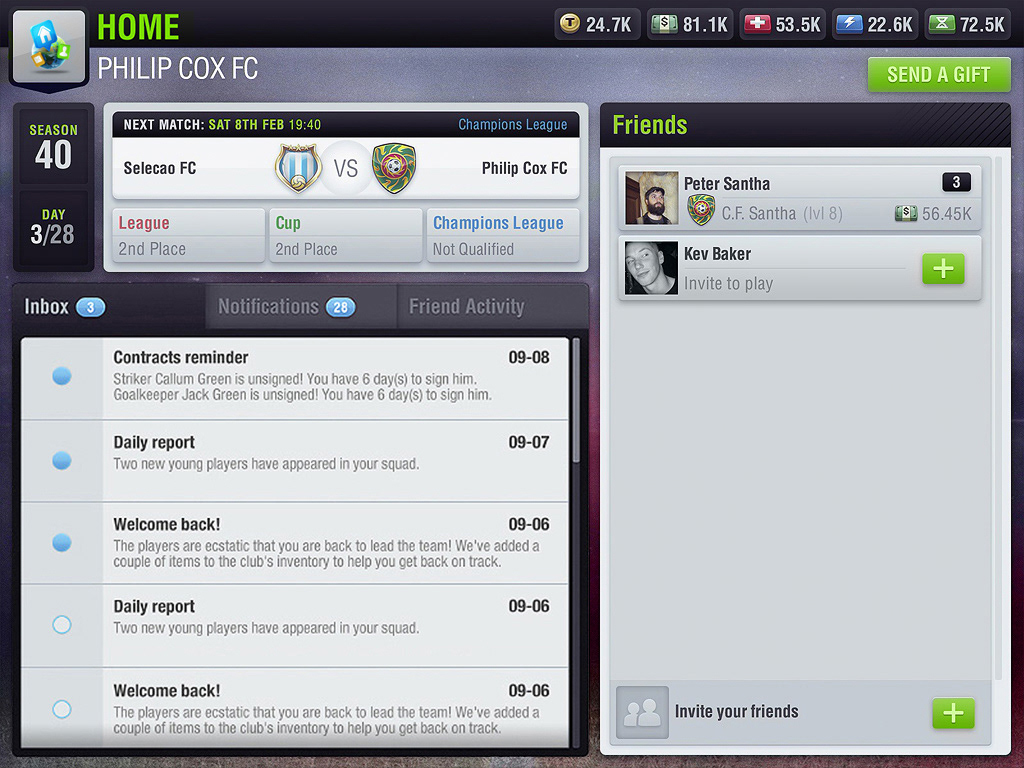Open the Contracts reminder message
This screenshot has width=1024, height=768.
click(330, 376)
